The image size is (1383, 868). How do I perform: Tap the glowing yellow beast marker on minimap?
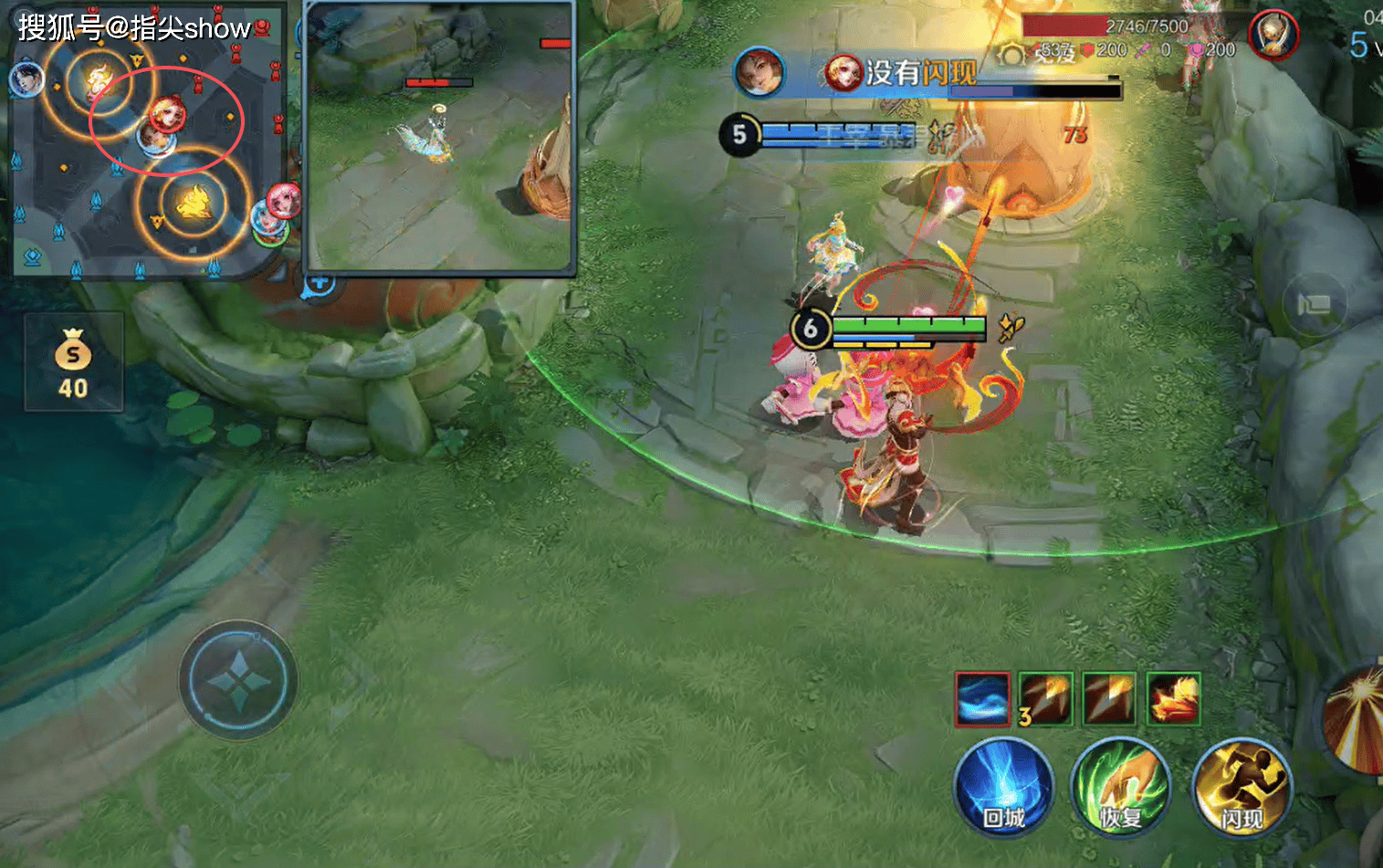click(x=194, y=203)
